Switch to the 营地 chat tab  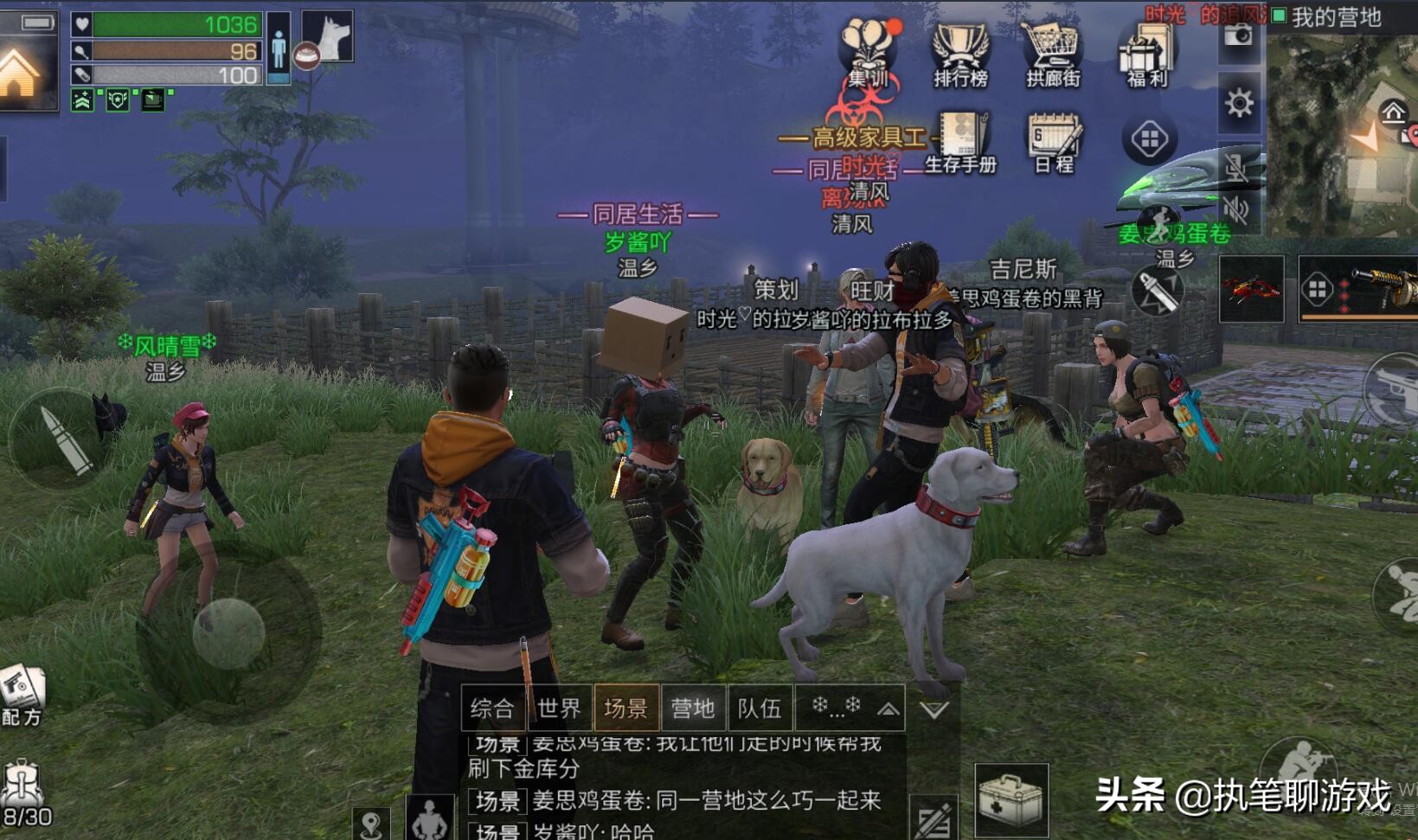click(x=691, y=709)
